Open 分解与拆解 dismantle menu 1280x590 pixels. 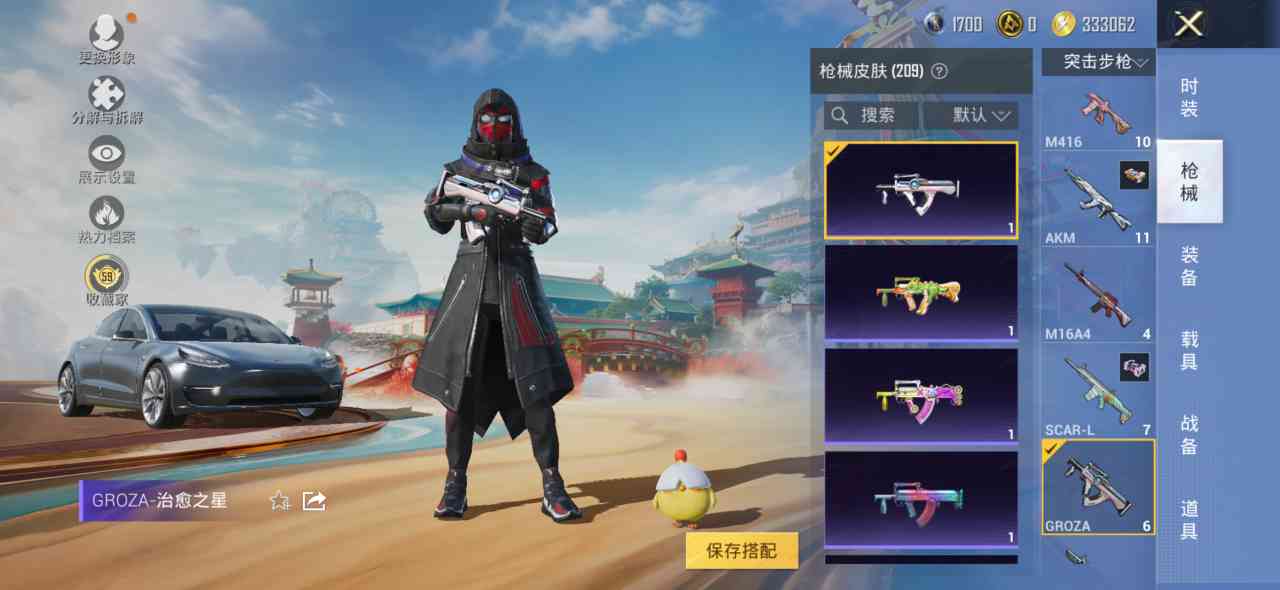click(x=107, y=101)
